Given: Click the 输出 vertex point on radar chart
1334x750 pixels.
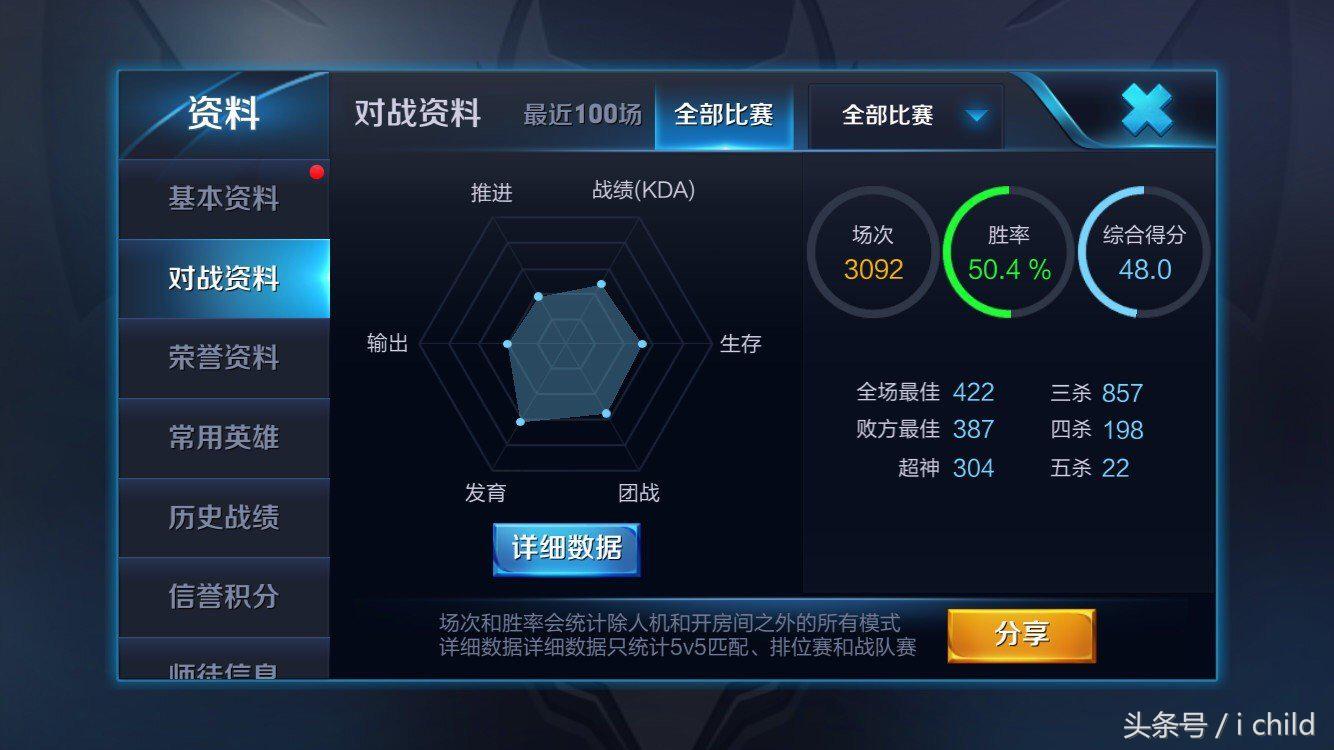Looking at the screenshot, I should (x=509, y=345).
